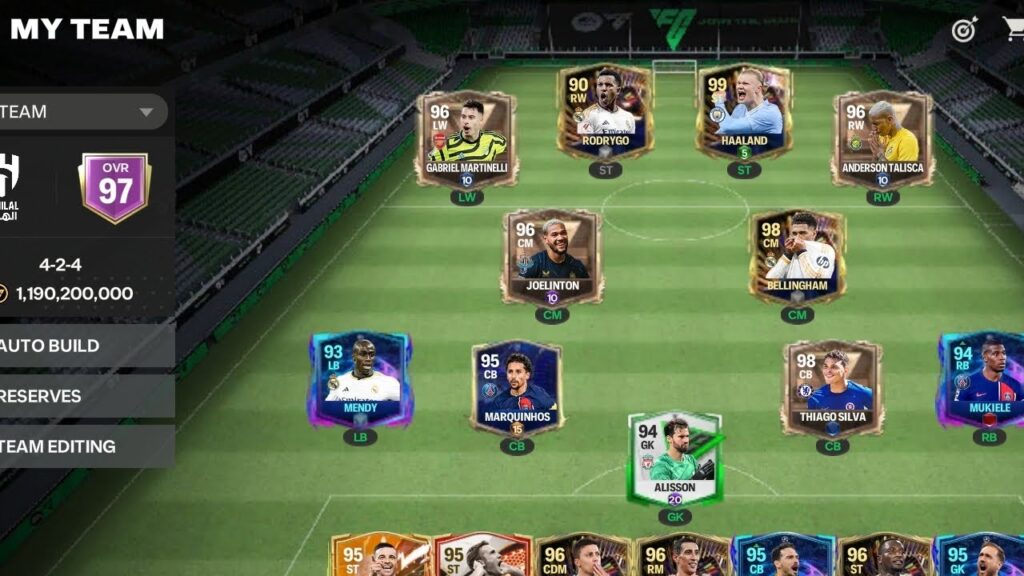Viewport: 1024px width, 576px height.
Task: Choose the Mendy left back card
Action: [360, 379]
